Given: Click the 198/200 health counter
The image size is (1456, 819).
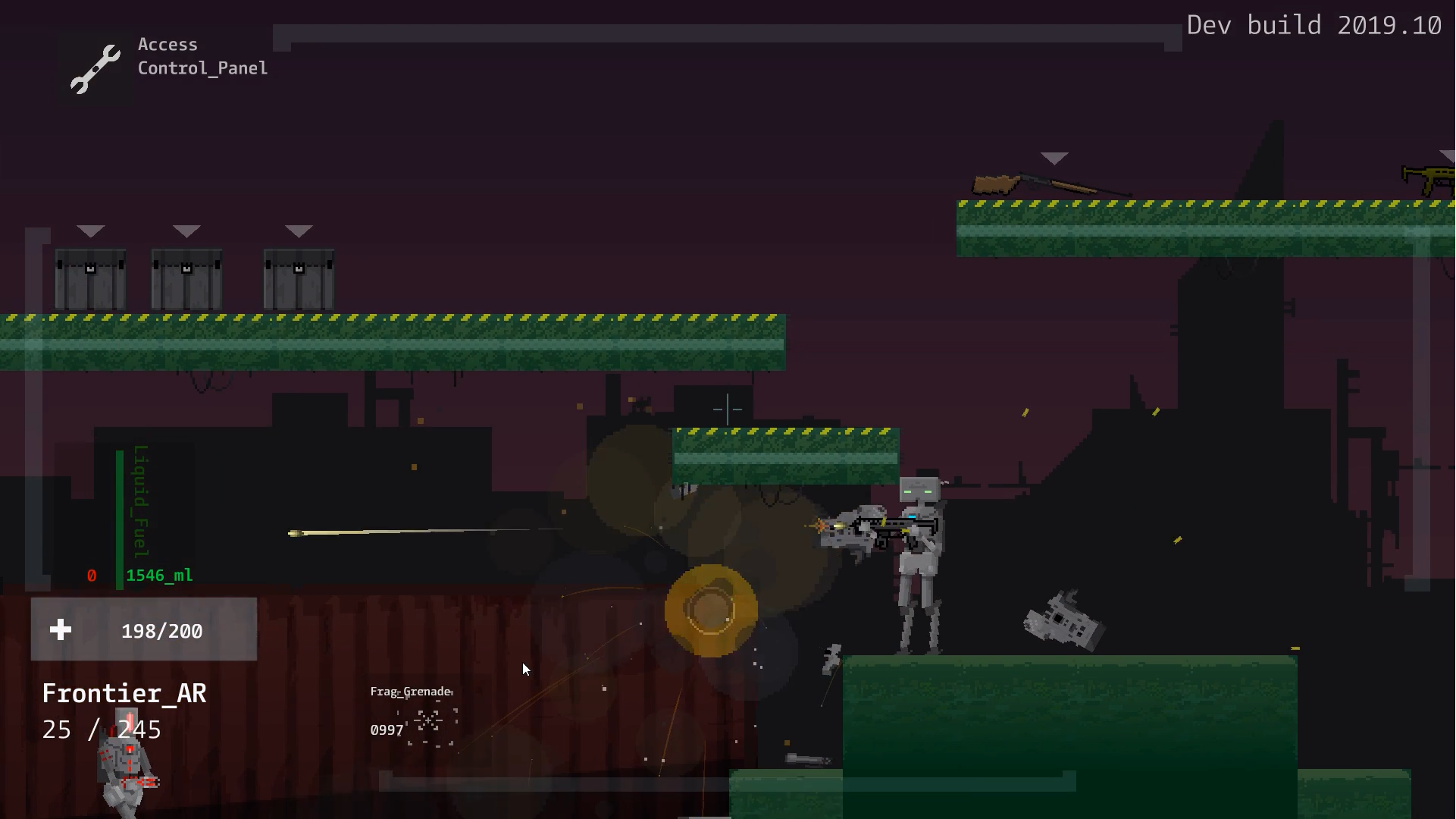Looking at the screenshot, I should tap(161, 630).
